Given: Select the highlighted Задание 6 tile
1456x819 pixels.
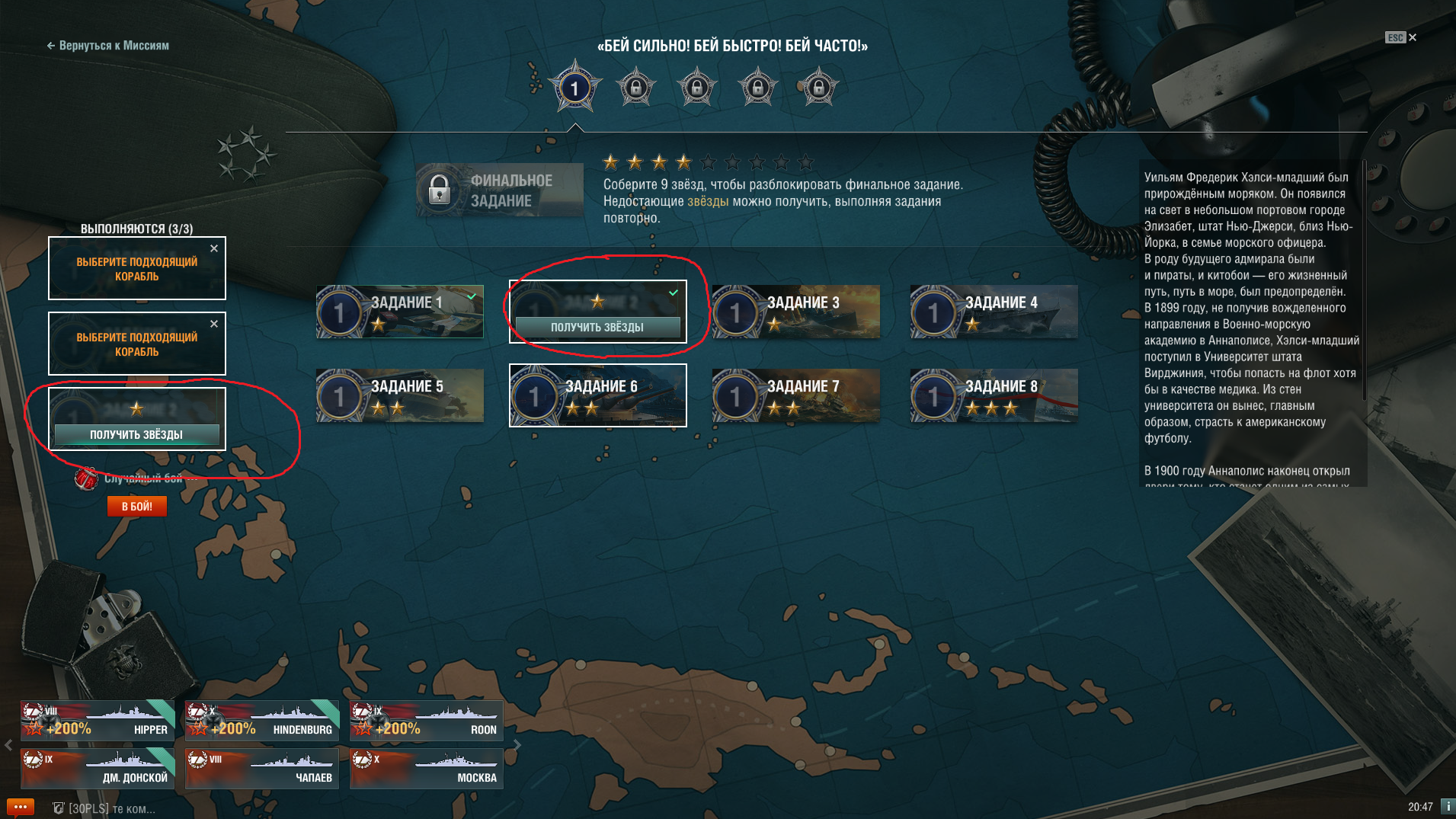Looking at the screenshot, I should point(598,395).
